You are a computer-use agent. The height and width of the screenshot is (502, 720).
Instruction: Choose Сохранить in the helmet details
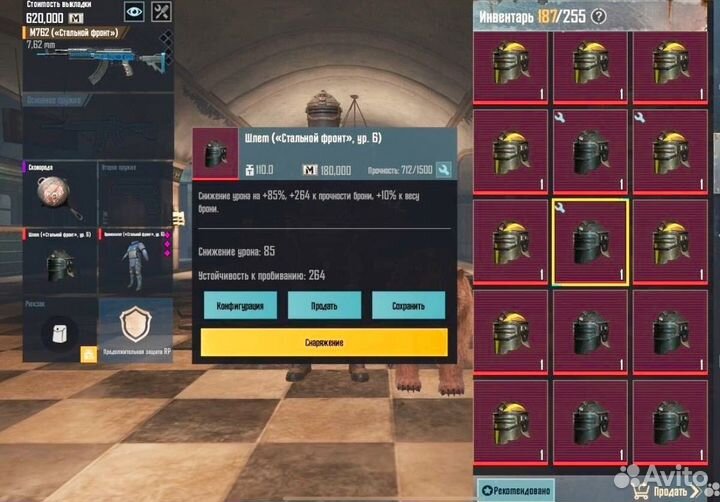pos(408,305)
